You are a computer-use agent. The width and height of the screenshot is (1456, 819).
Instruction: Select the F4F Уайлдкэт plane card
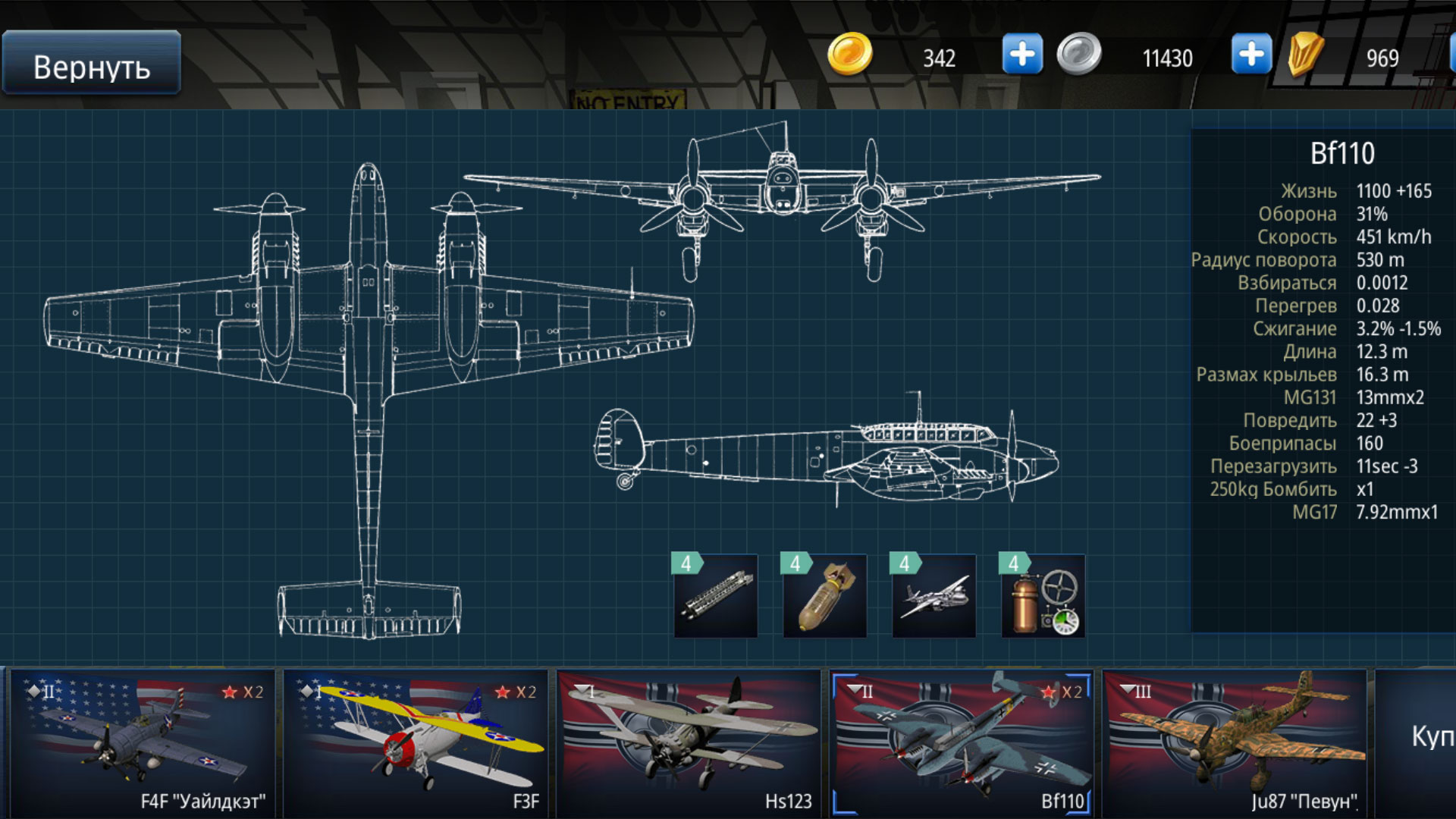point(143,743)
